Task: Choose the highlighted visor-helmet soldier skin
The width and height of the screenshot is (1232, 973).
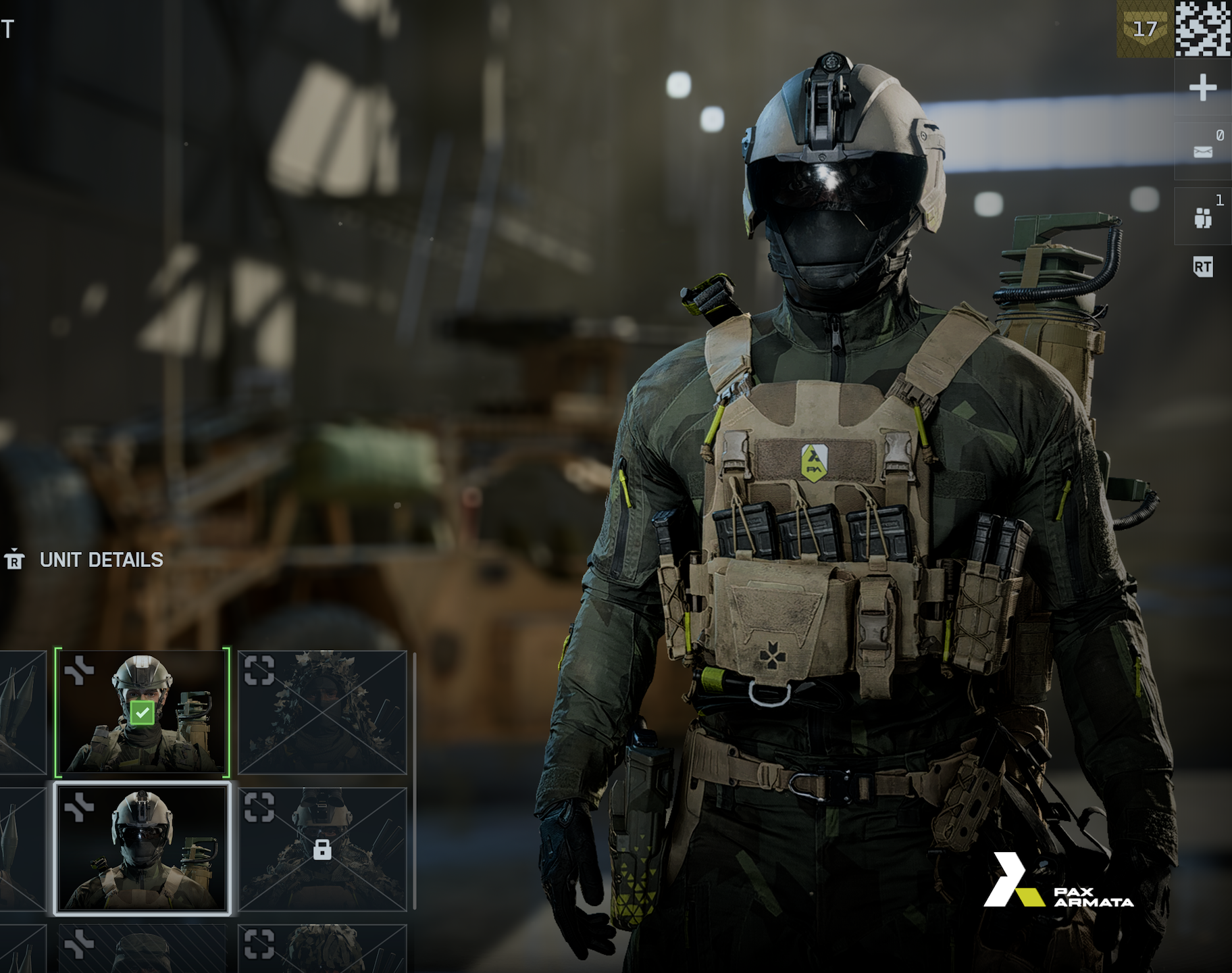Action: tap(142, 849)
